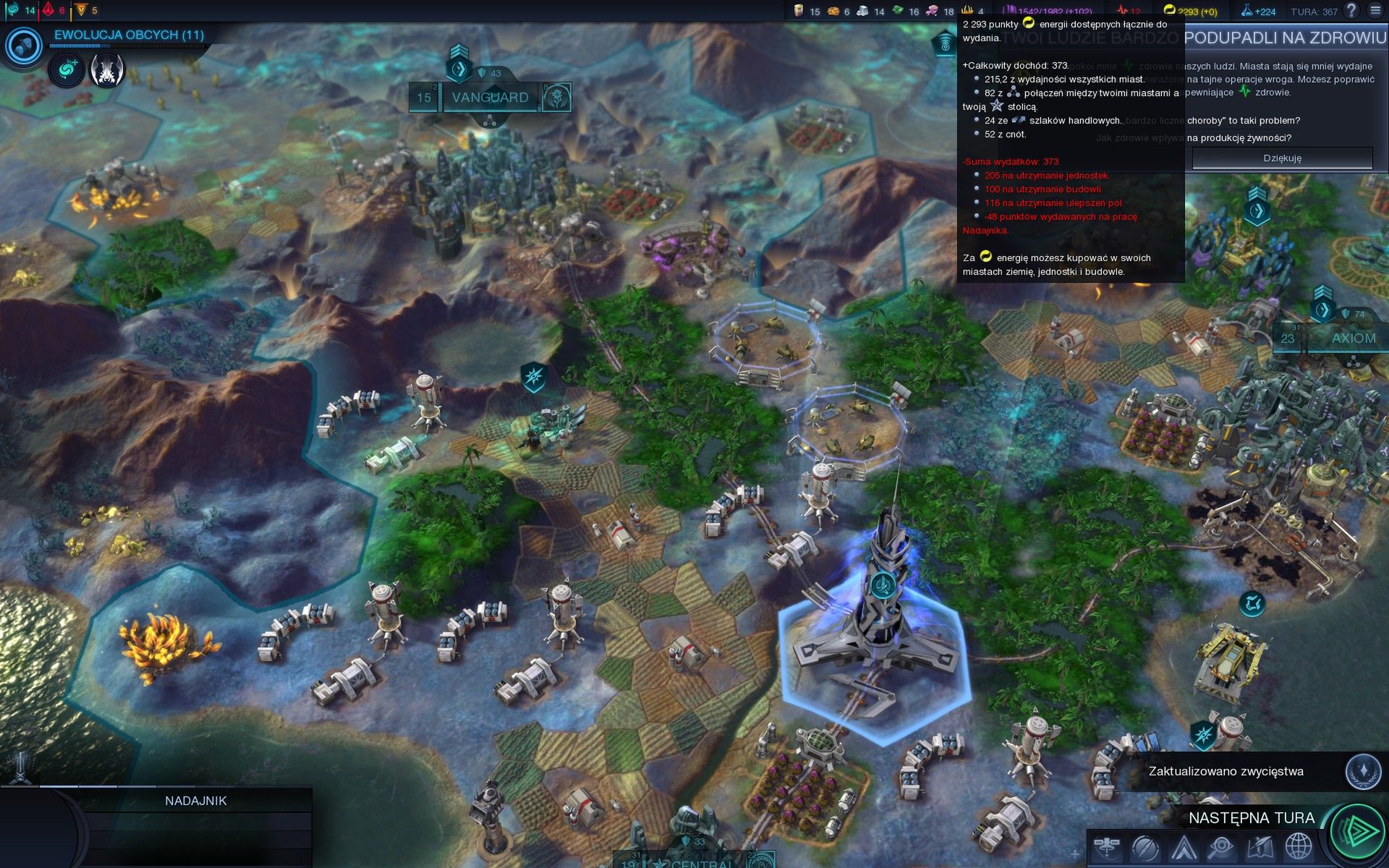The width and height of the screenshot is (1389, 868).
Task: Select the alien creature notification icon
Action: 107,70
